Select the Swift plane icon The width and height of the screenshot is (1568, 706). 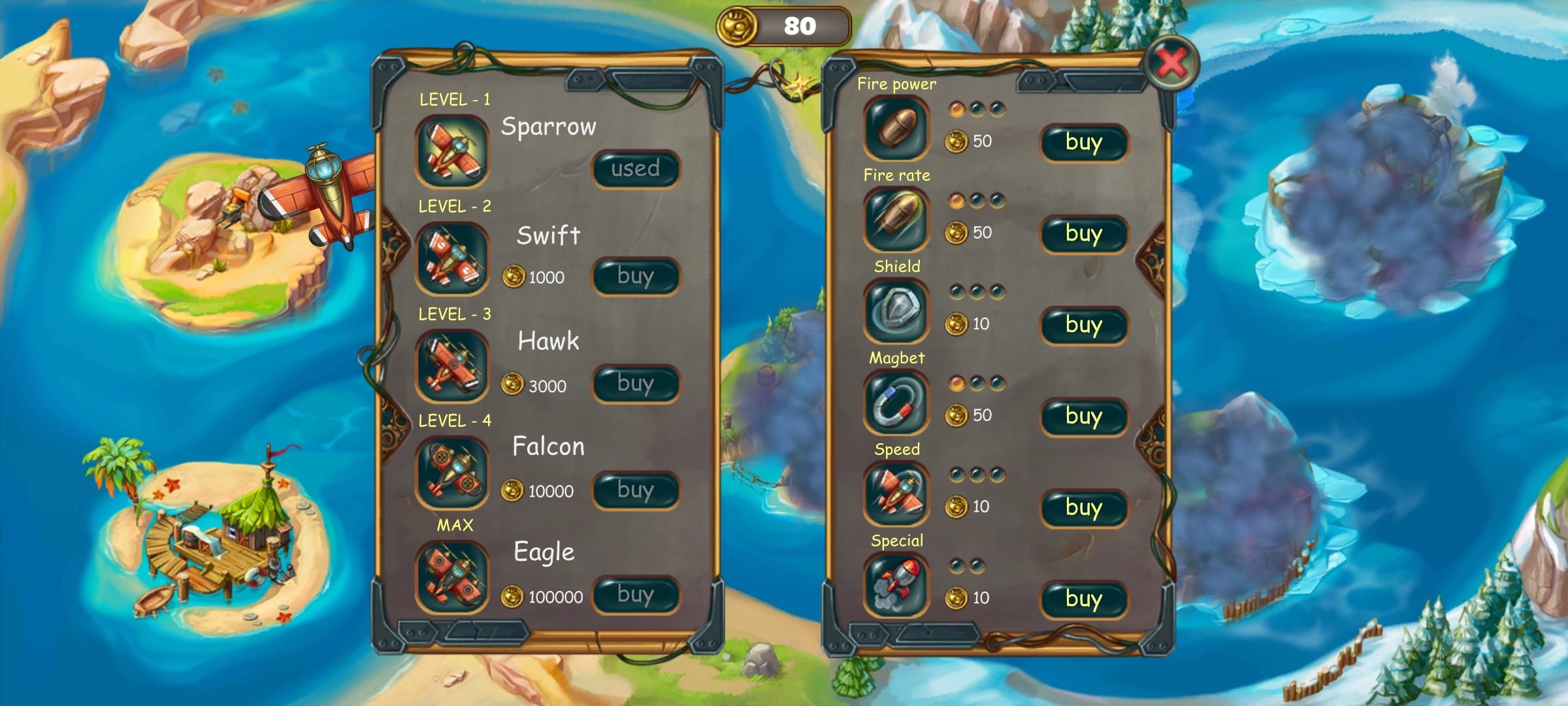452,258
